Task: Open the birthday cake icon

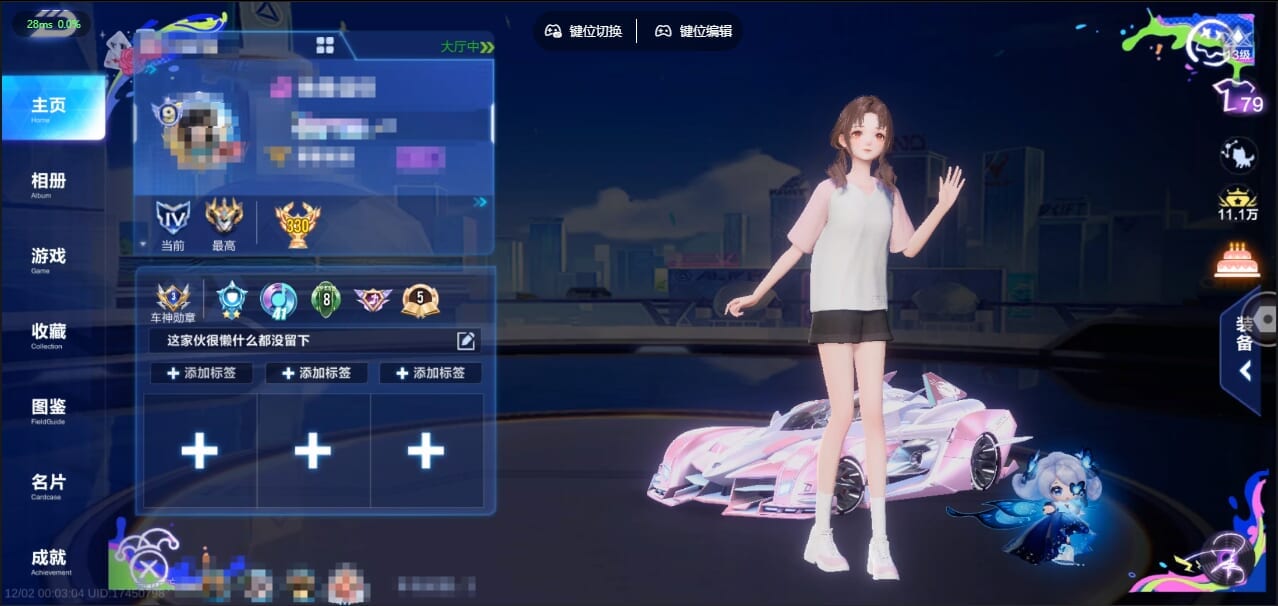Action: point(1237,260)
